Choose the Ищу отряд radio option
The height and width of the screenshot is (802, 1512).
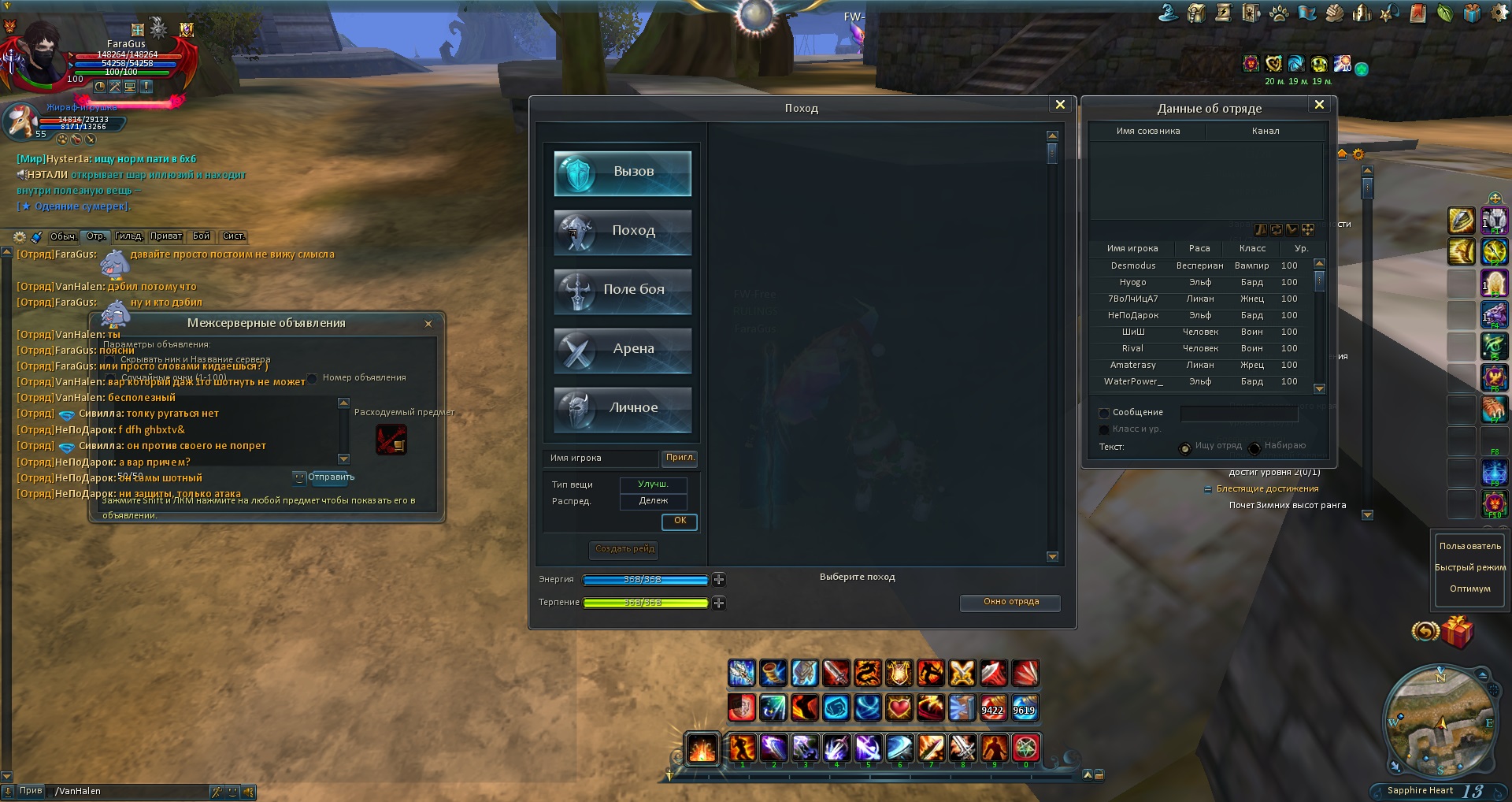tap(1184, 447)
